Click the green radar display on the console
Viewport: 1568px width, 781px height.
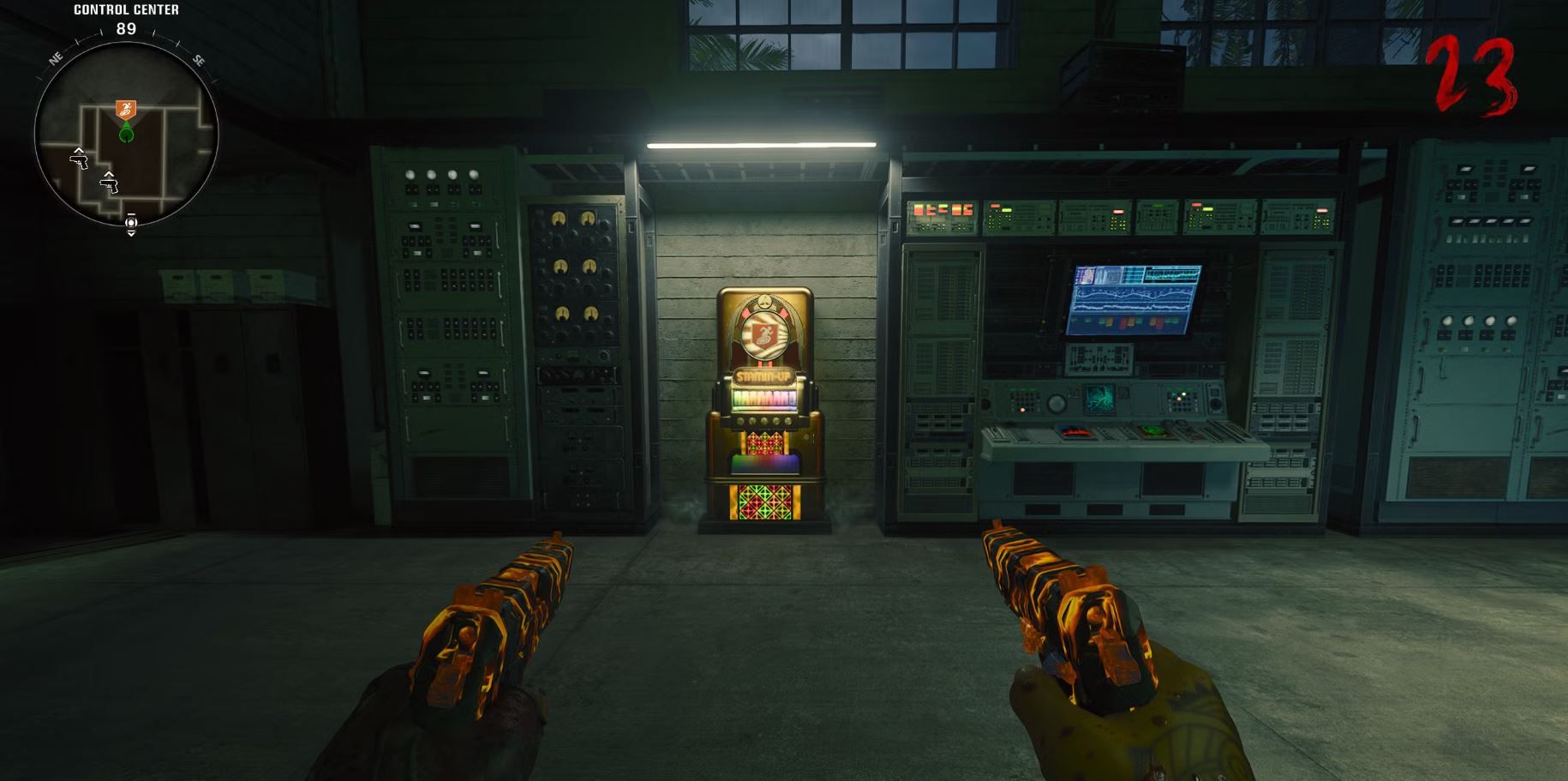[1100, 400]
